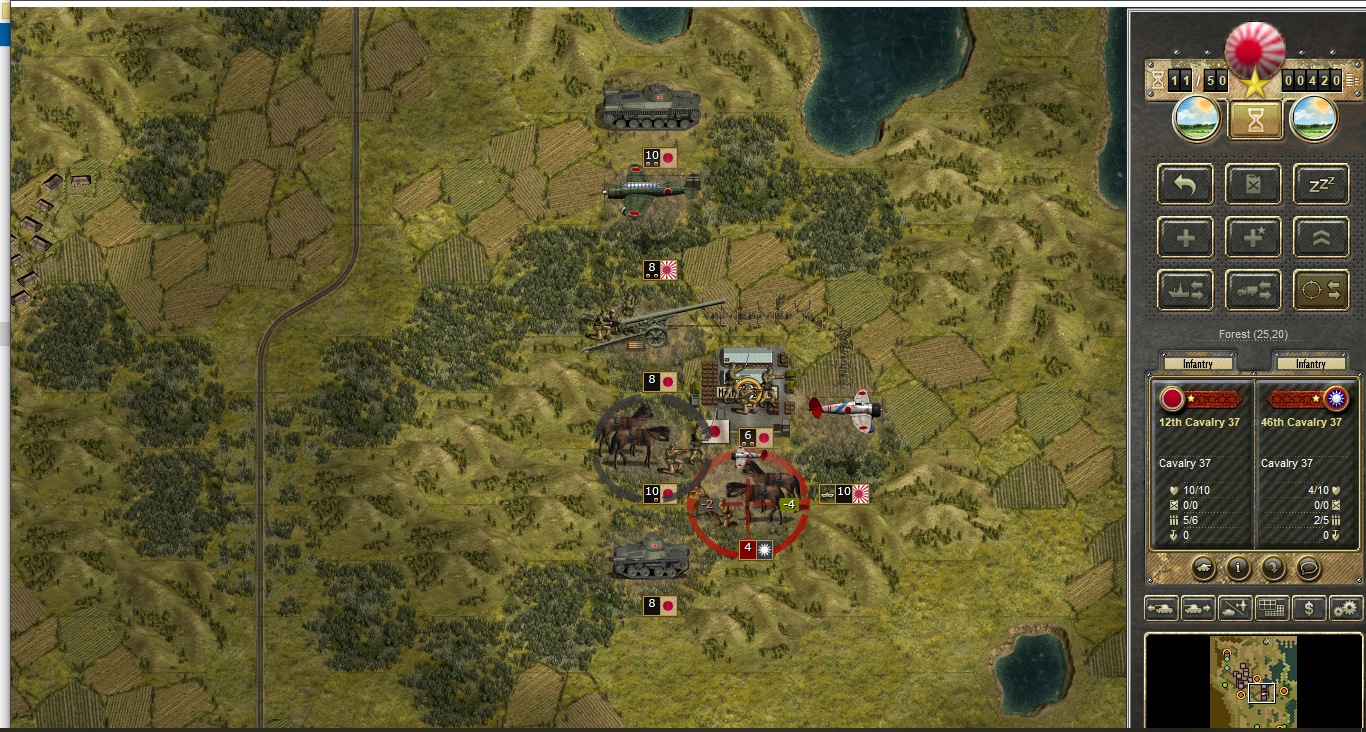Undo the last move
The height and width of the screenshot is (732, 1366).
[x=1185, y=184]
